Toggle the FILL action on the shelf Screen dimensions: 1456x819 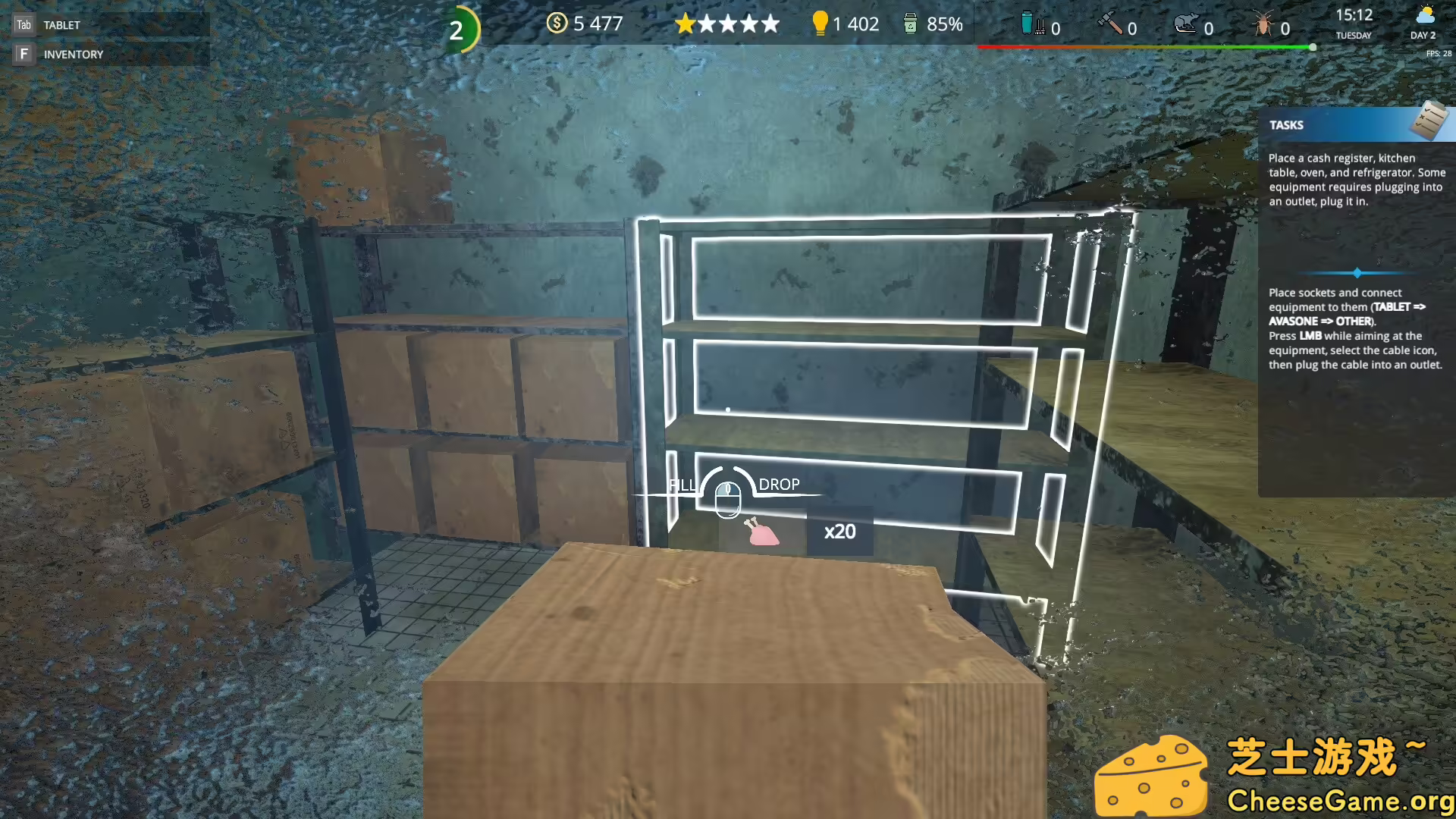click(682, 484)
